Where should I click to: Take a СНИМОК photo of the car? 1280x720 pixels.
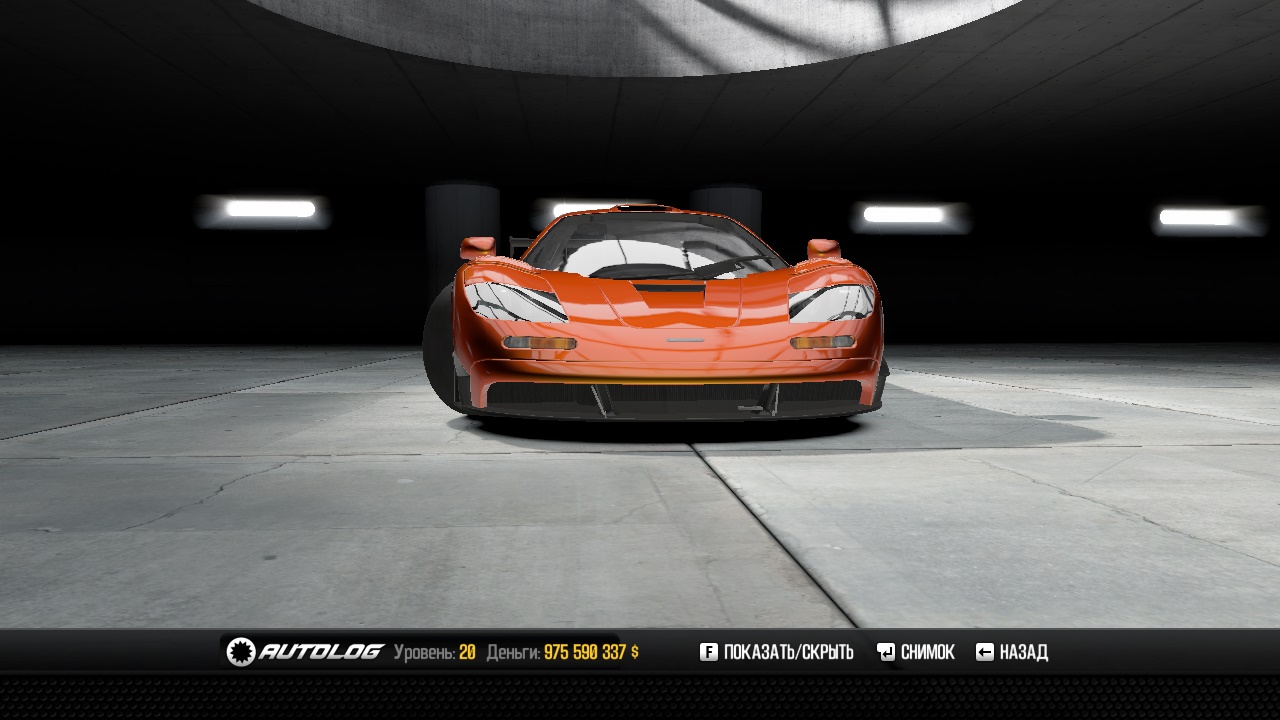click(x=916, y=652)
